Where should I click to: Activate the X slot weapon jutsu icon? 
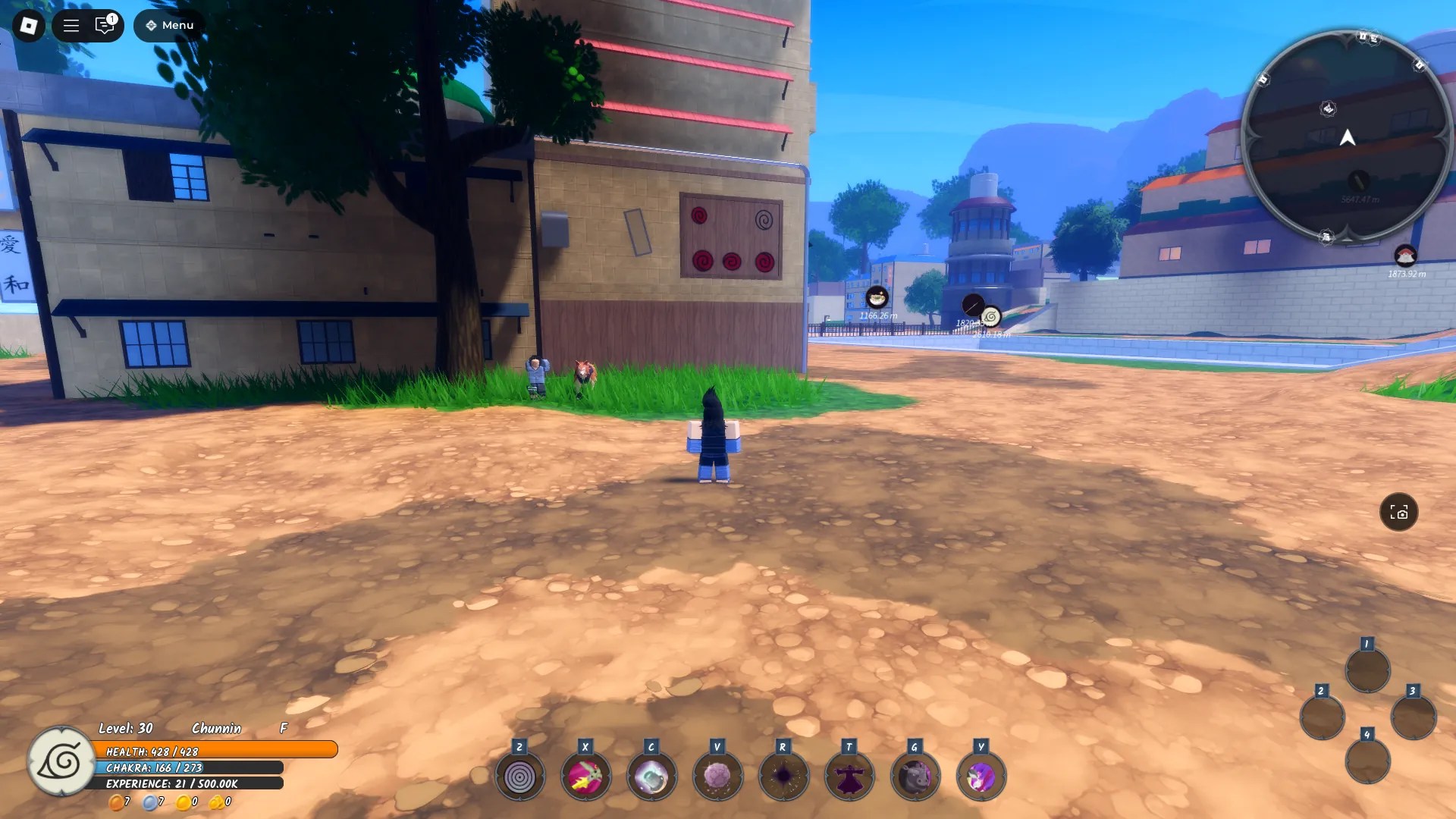click(585, 775)
